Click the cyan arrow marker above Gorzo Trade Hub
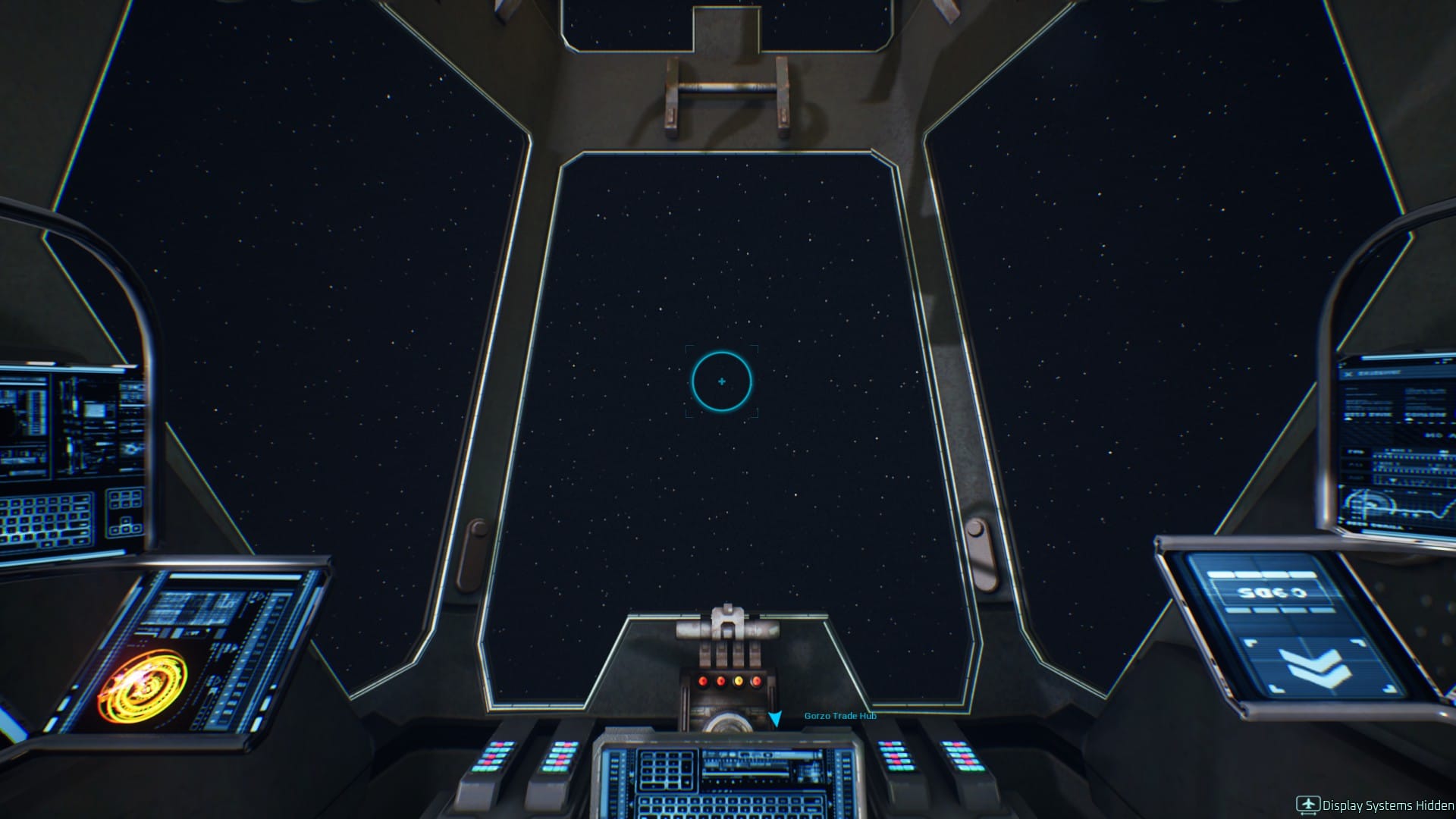The height and width of the screenshot is (819, 1456). click(x=776, y=719)
